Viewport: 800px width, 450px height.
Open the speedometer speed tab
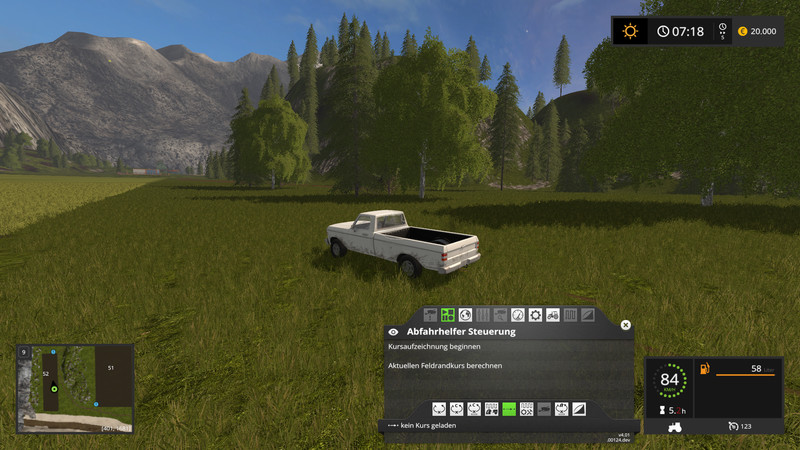coord(518,315)
